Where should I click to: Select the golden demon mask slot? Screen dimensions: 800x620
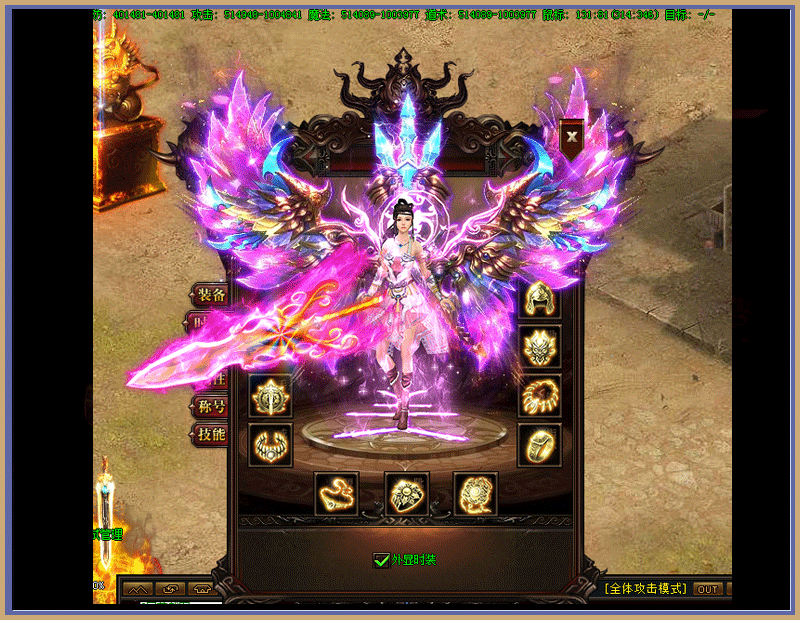coord(539,347)
